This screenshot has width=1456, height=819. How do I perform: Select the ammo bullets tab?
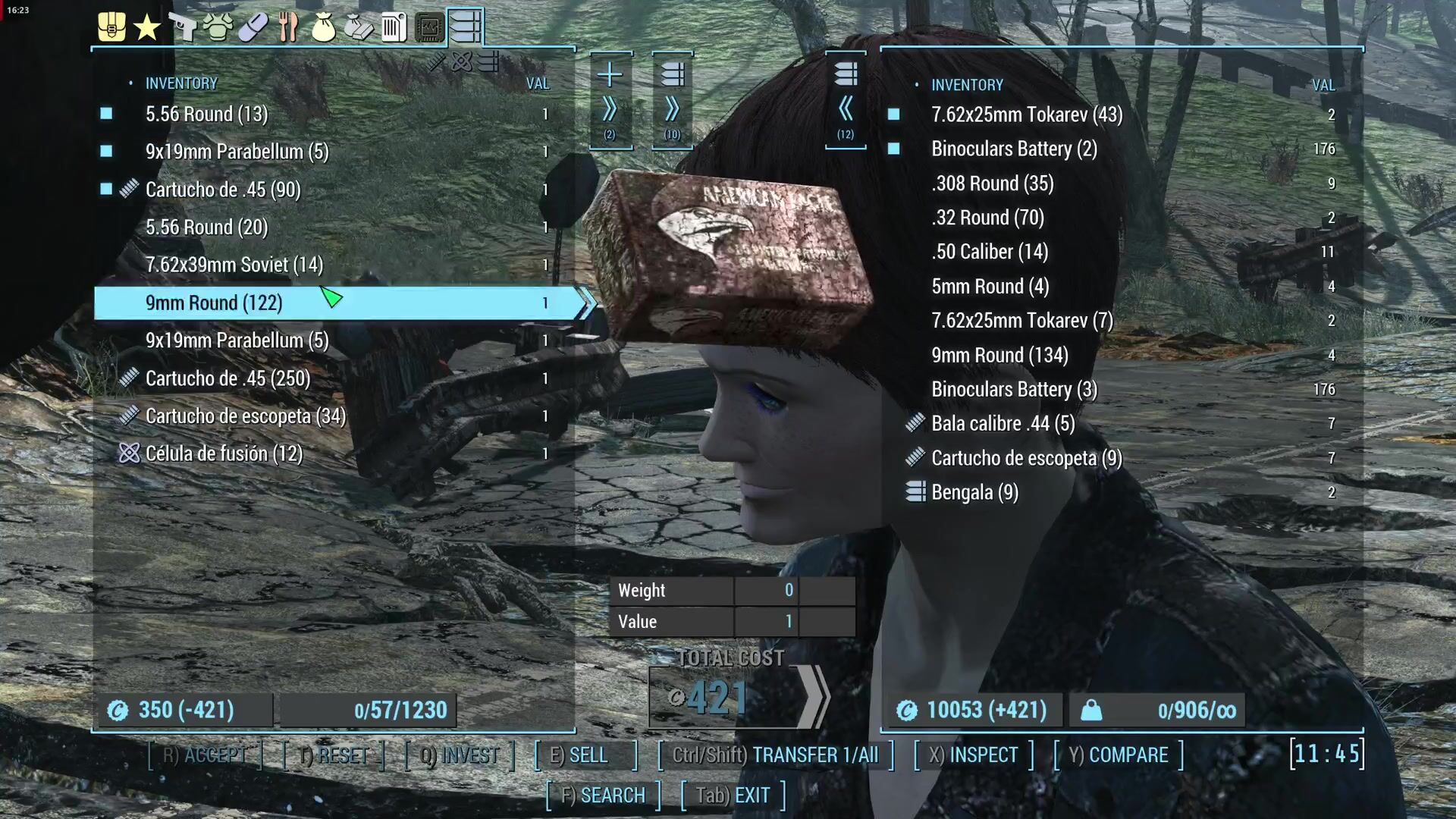pos(465,27)
